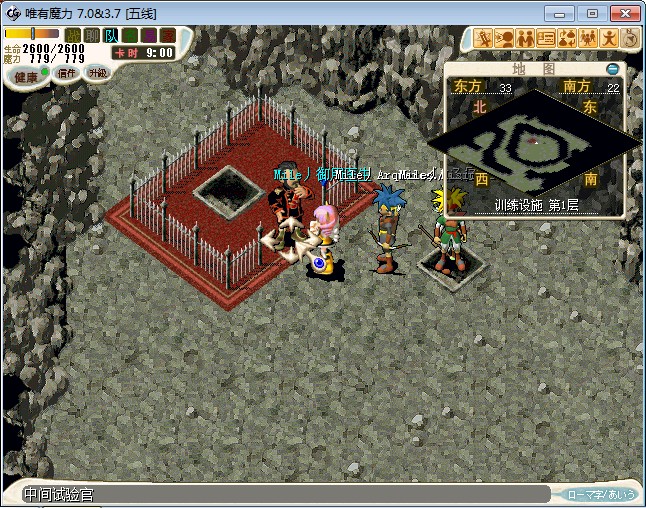The height and width of the screenshot is (508, 646).
Task: Open the pencil-and-star menu icon
Action: [x=484, y=39]
